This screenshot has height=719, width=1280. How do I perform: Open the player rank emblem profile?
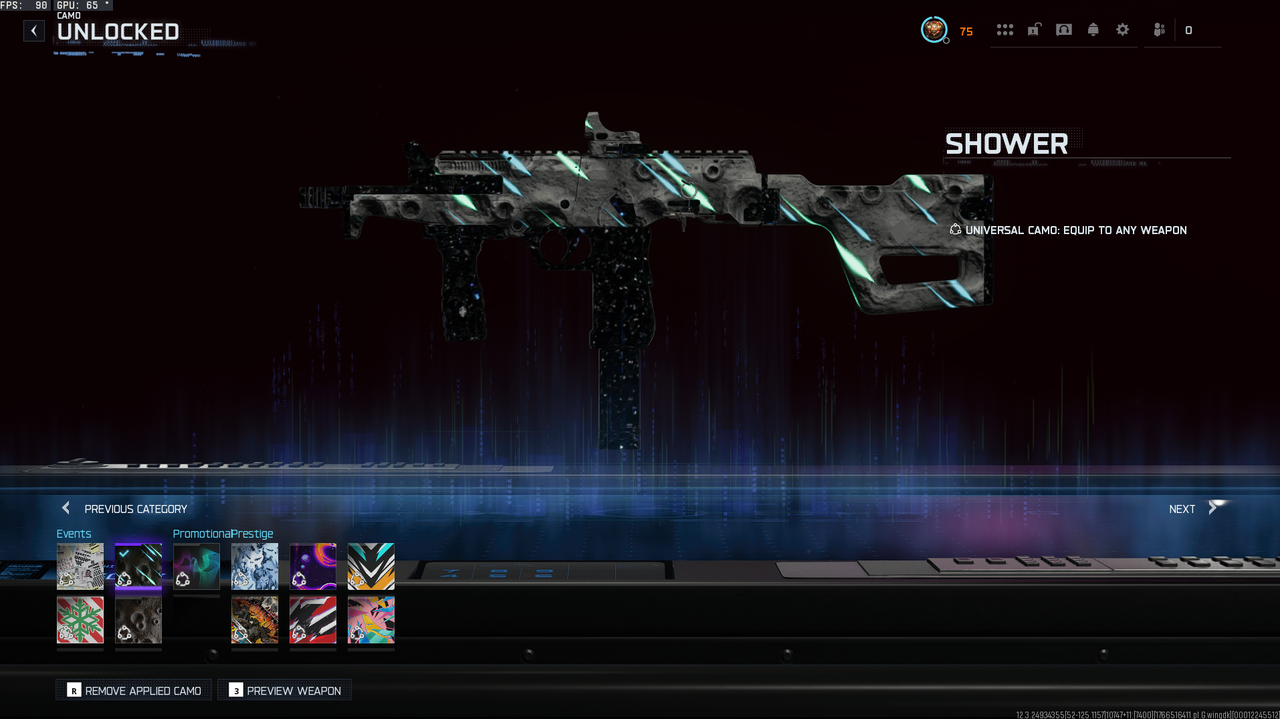[934, 30]
